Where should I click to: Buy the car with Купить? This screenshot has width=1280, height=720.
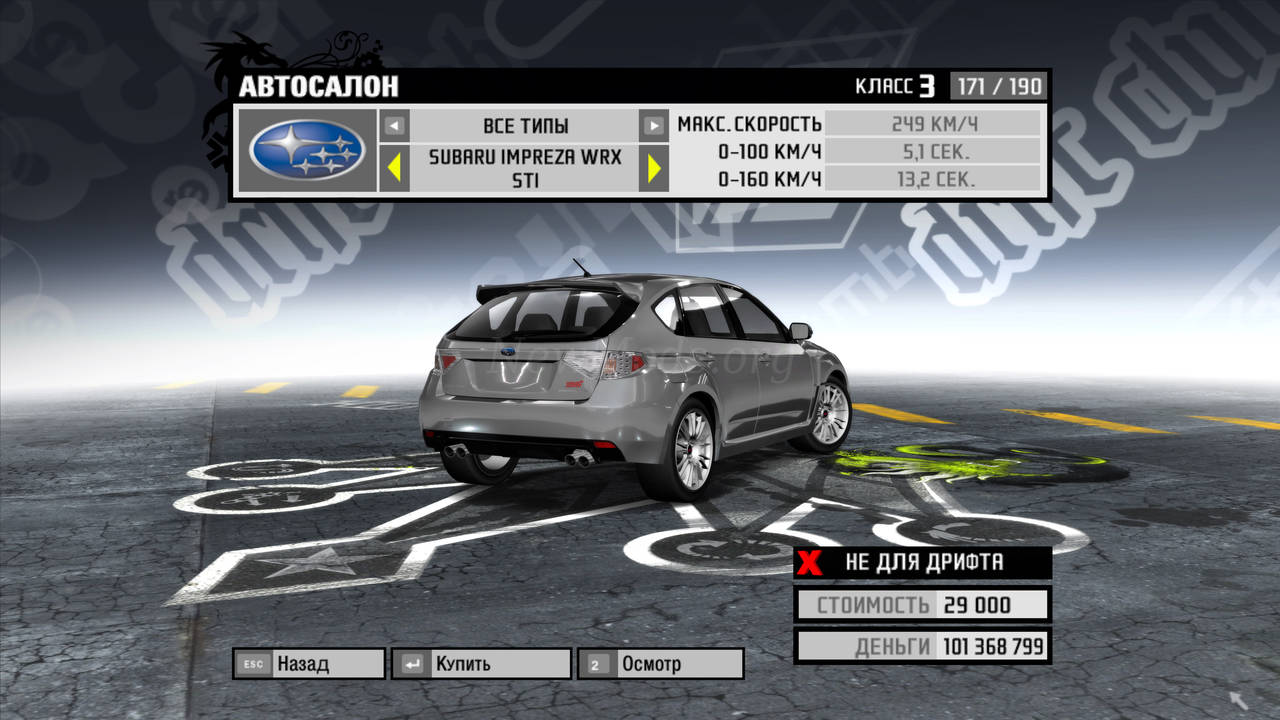point(482,663)
